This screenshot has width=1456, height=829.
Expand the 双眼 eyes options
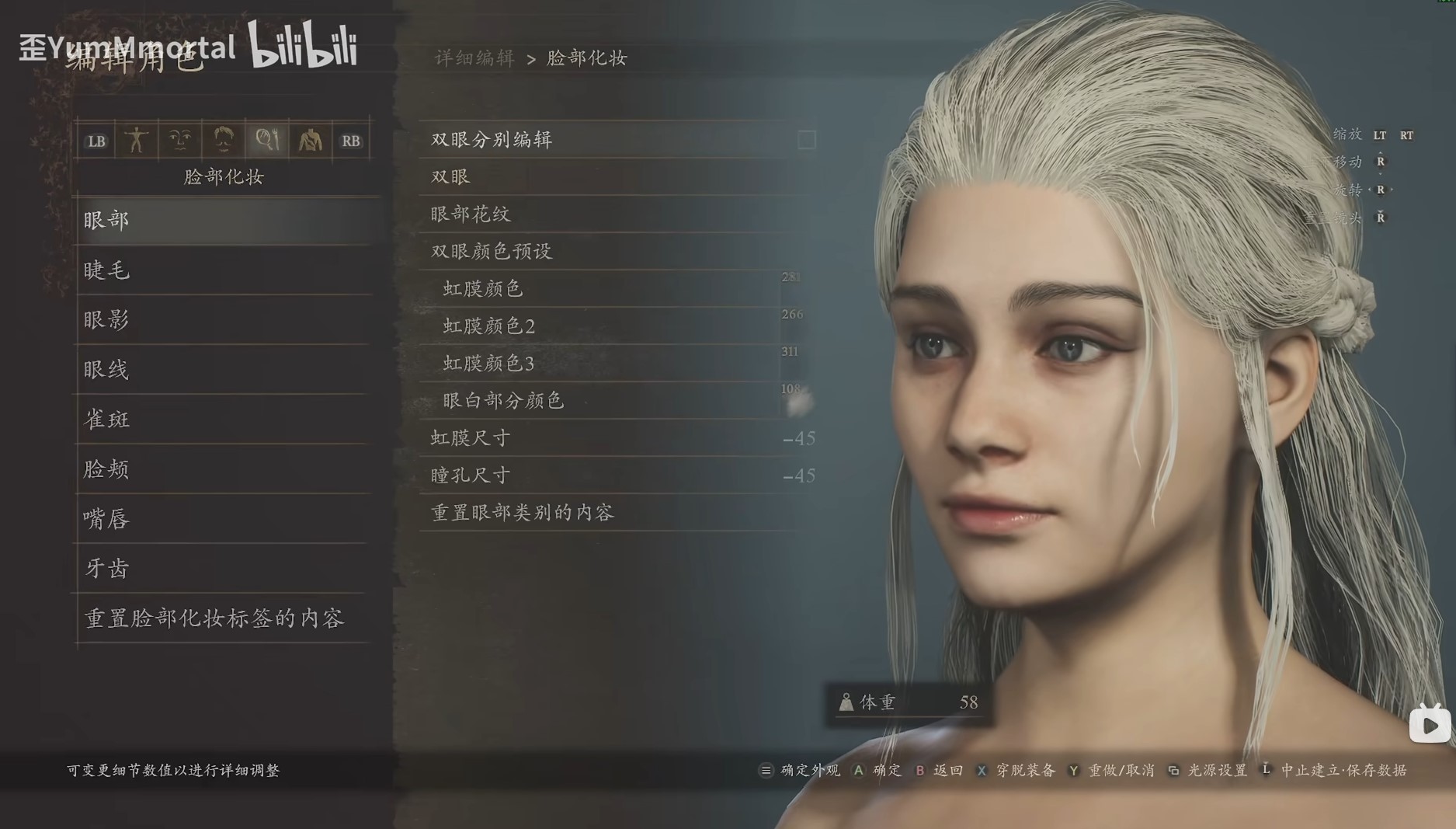pyautogui.click(x=450, y=176)
